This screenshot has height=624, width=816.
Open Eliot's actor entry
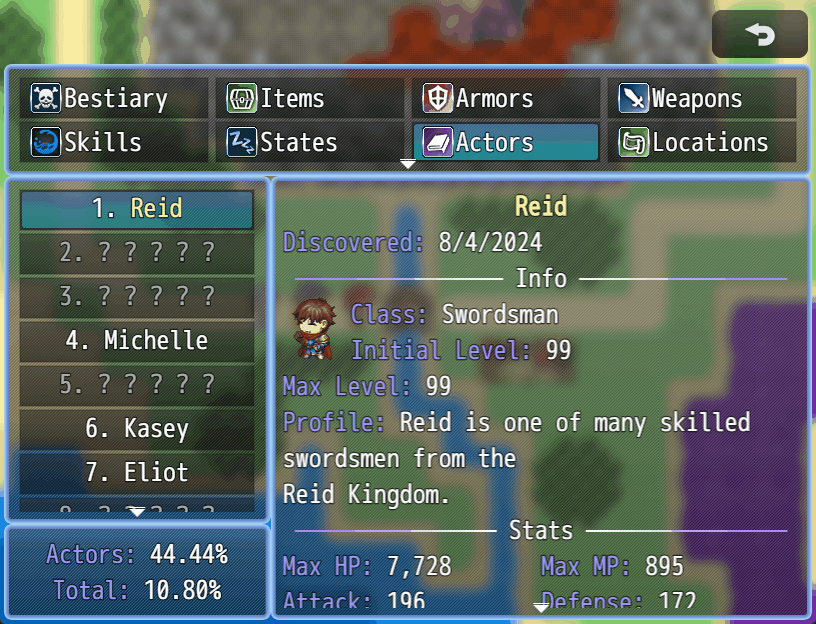(x=137, y=472)
